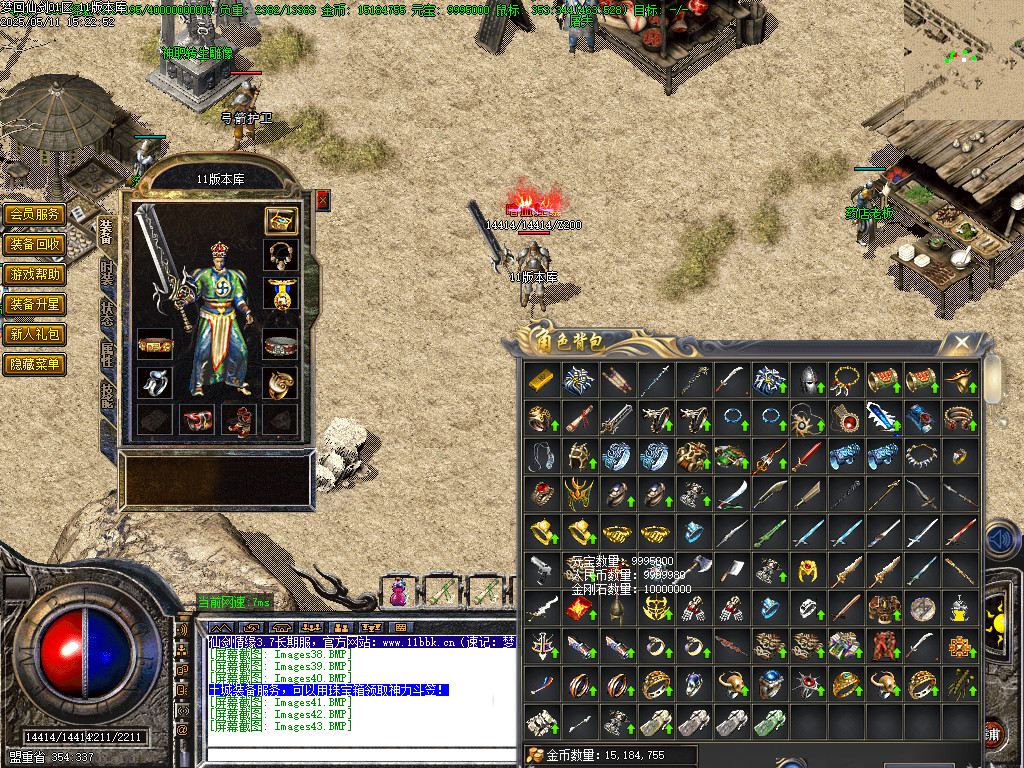This screenshot has height=768, width=1024.
Task: Select the 装备升星 equipment upgrade button
Action: coord(35,304)
